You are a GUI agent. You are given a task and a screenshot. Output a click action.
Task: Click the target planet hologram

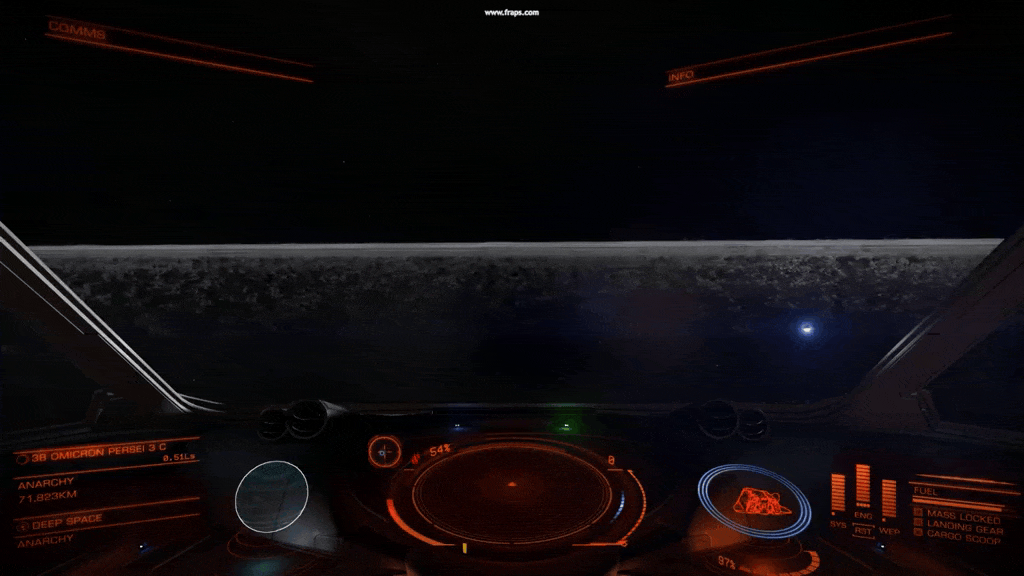[x=271, y=496]
